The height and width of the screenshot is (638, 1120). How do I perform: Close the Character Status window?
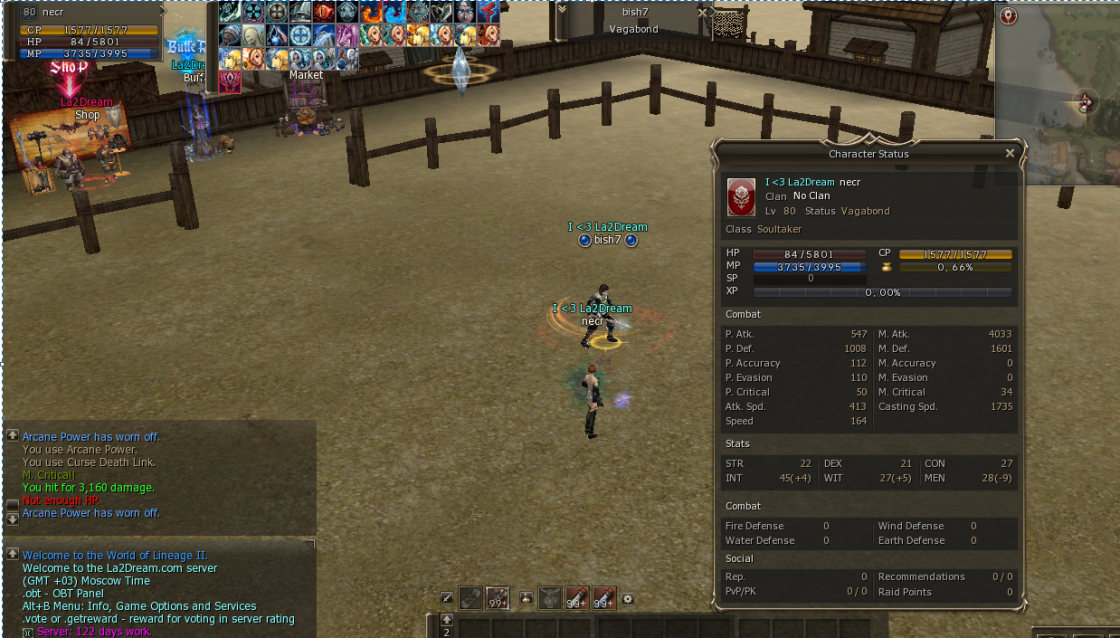pyautogui.click(x=1009, y=153)
